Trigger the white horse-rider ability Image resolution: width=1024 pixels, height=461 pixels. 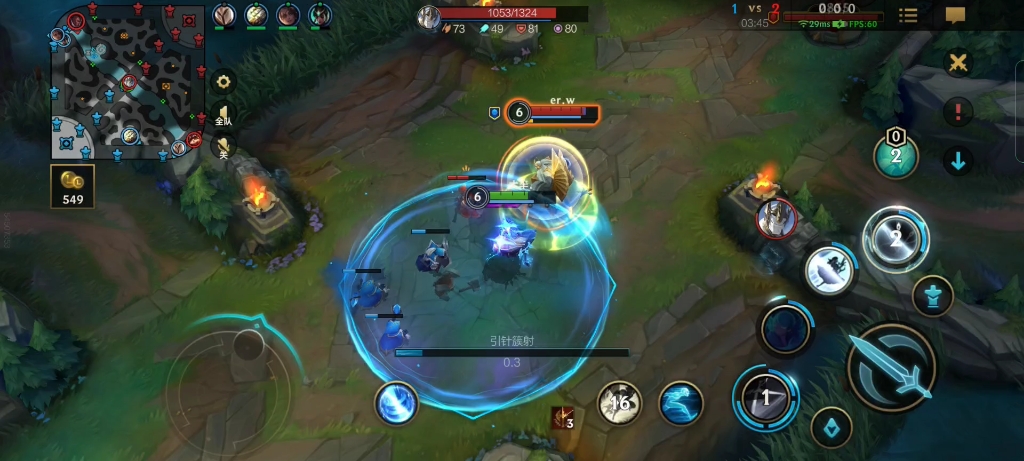(830, 269)
